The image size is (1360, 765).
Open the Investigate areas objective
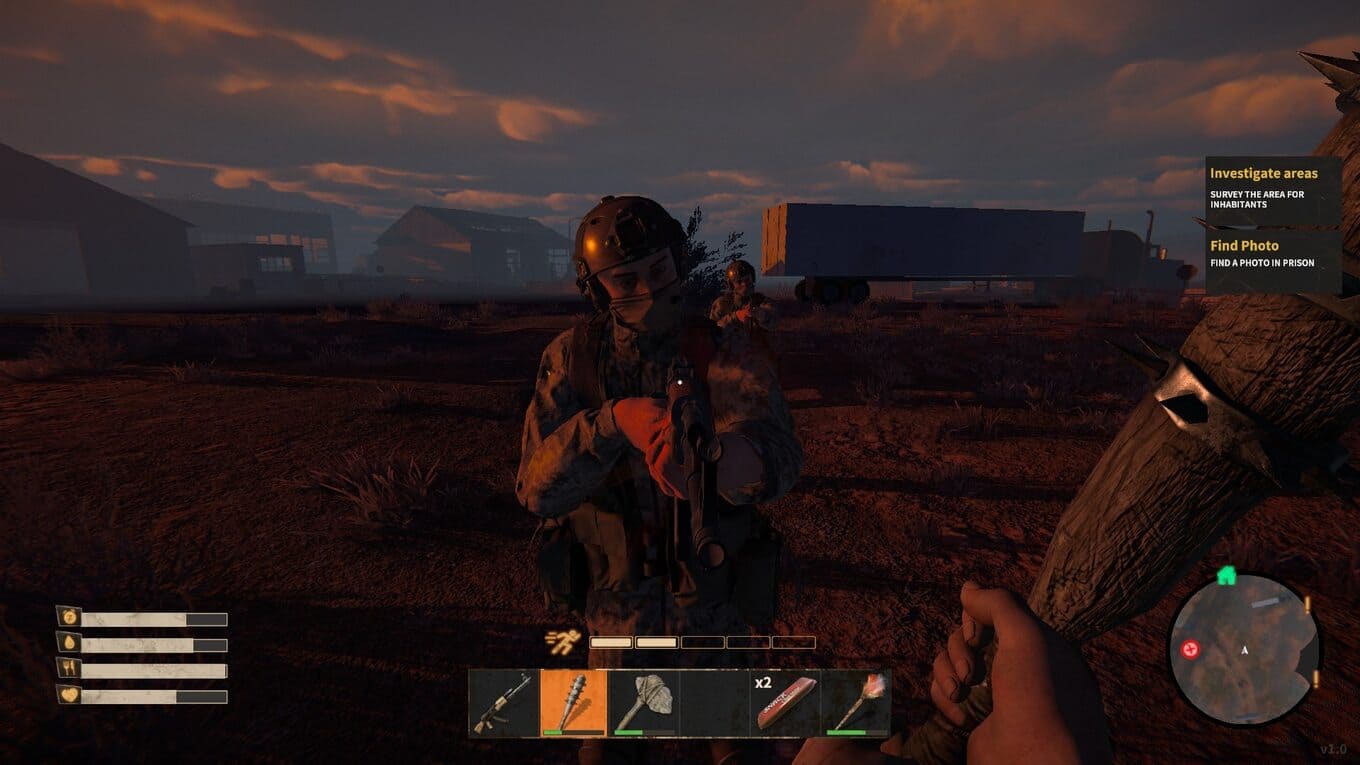(1272, 186)
